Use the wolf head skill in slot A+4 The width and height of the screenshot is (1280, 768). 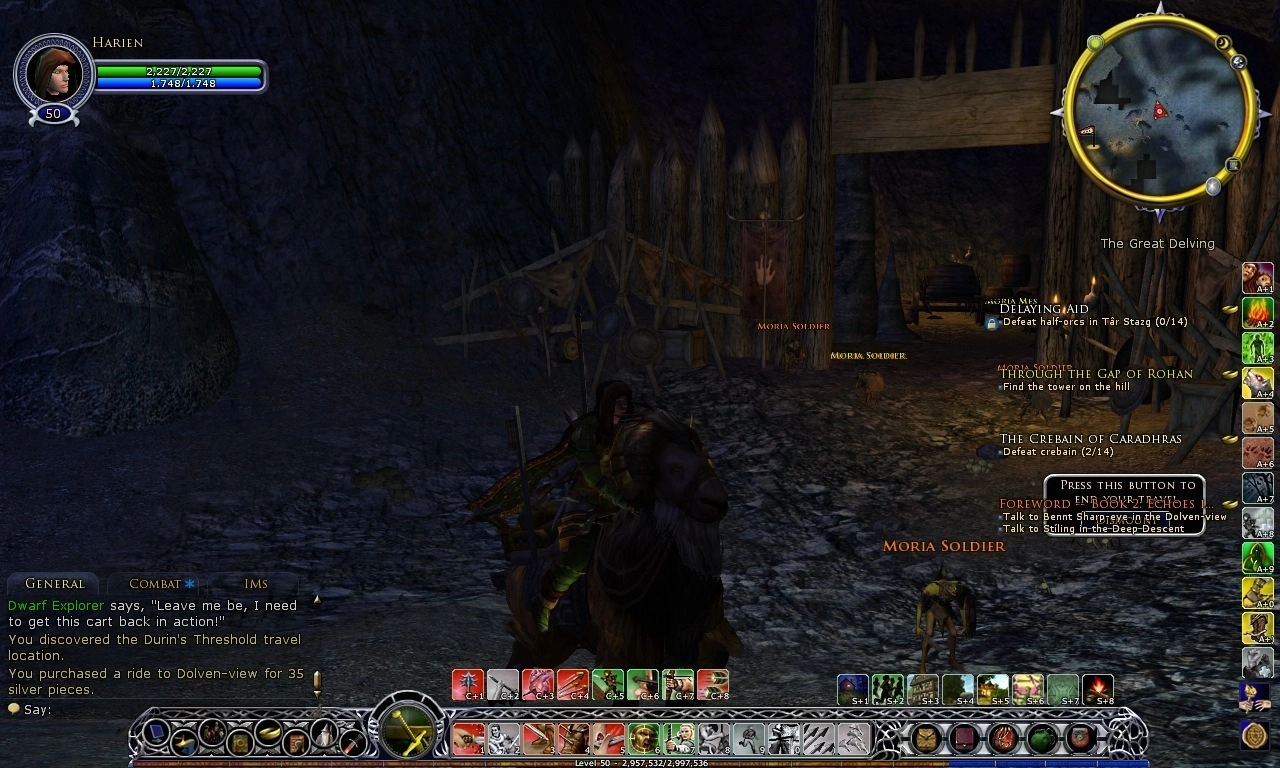[x=1257, y=381]
